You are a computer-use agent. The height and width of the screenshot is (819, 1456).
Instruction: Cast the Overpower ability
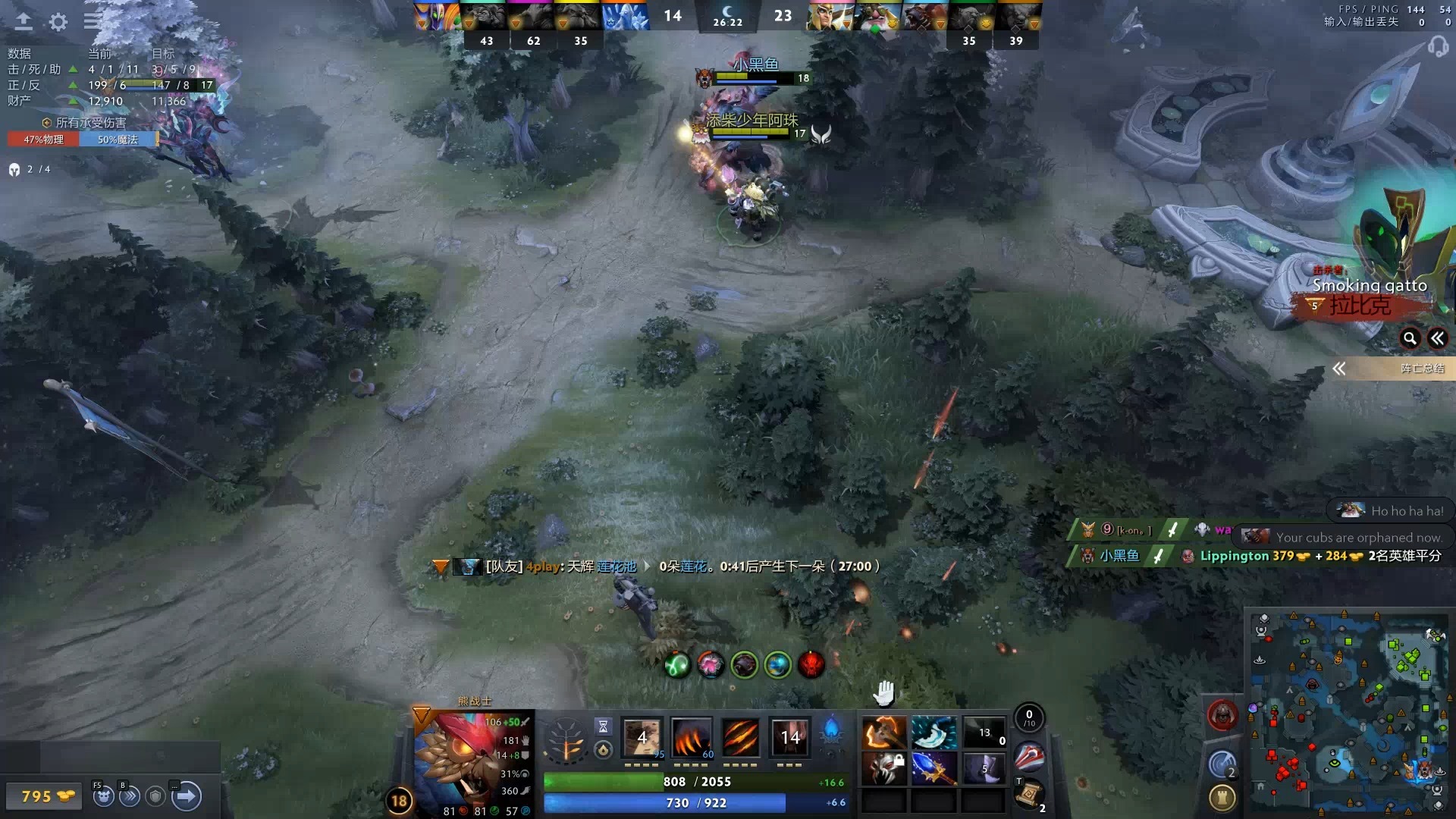692,737
